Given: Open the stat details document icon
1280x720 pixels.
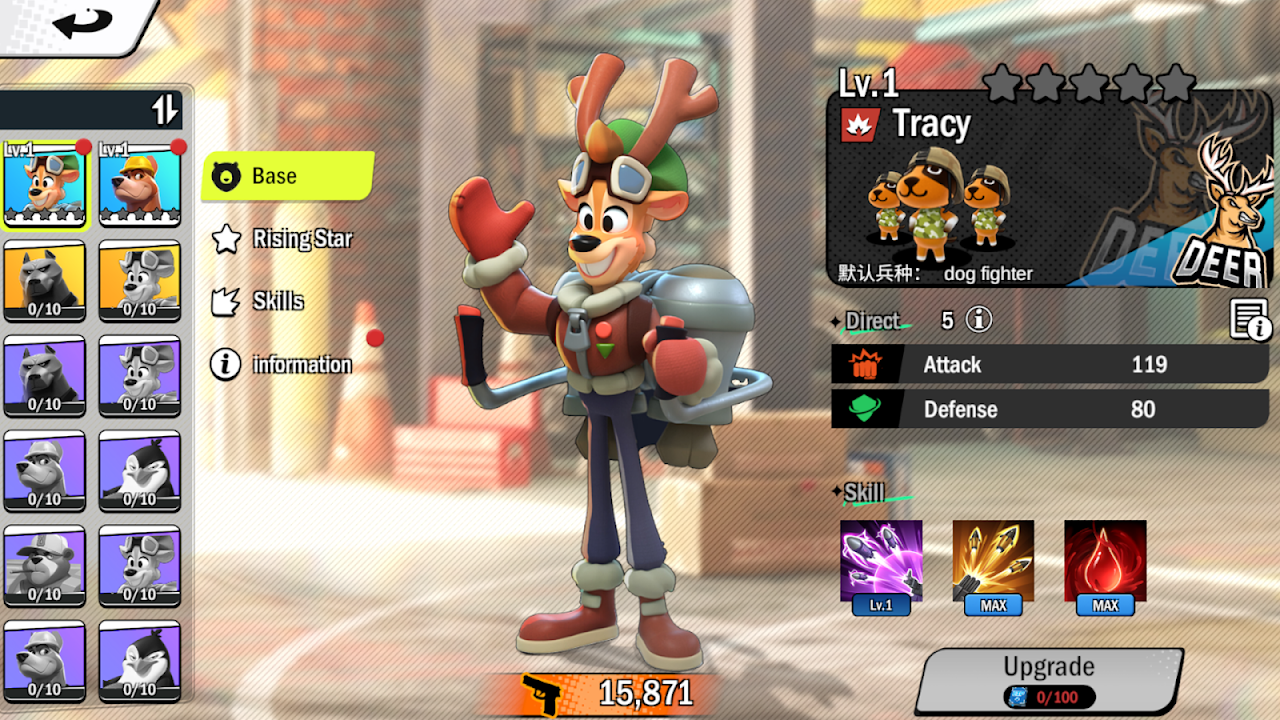Looking at the screenshot, I should click(1249, 320).
